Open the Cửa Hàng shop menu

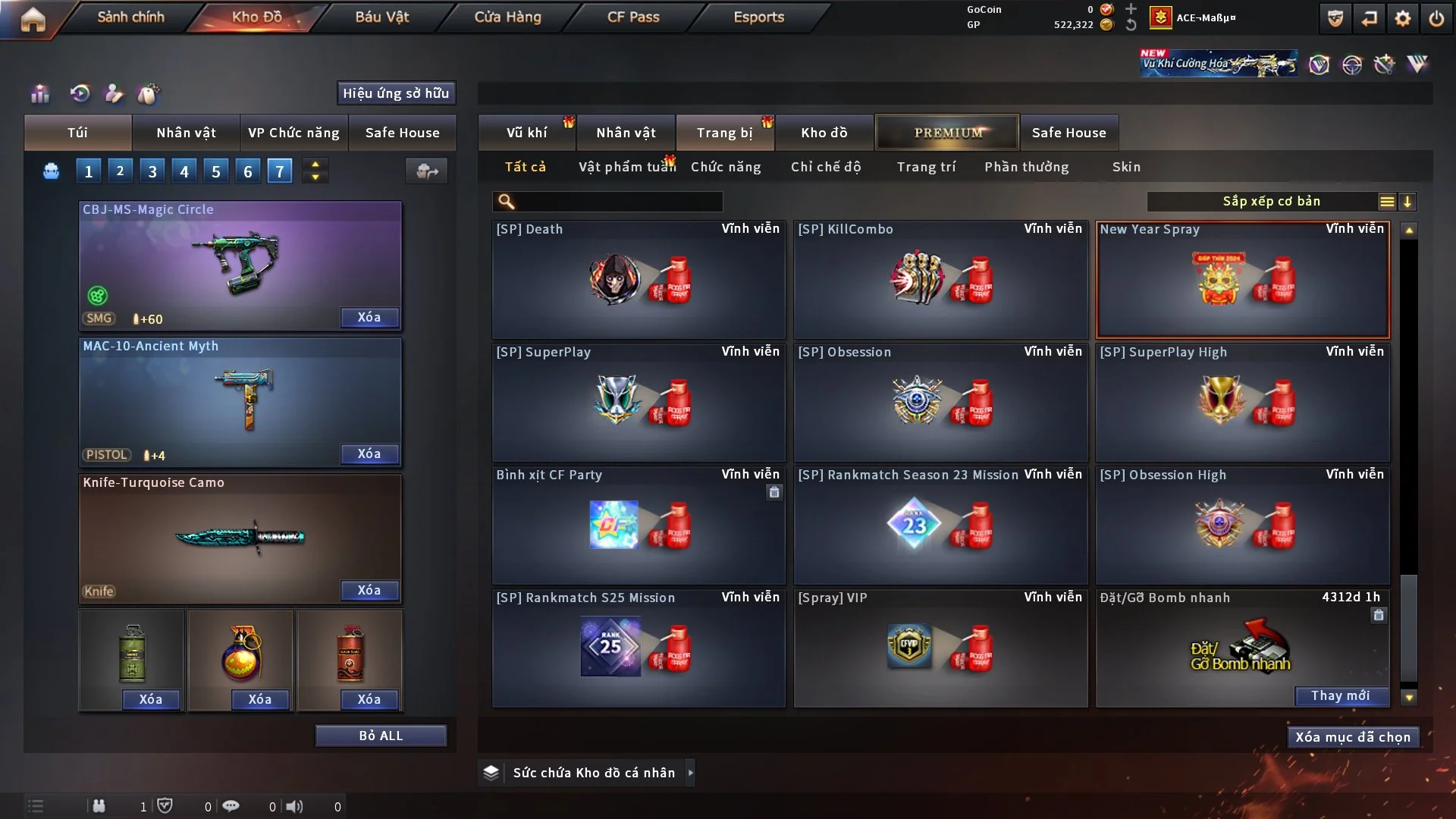[x=507, y=17]
